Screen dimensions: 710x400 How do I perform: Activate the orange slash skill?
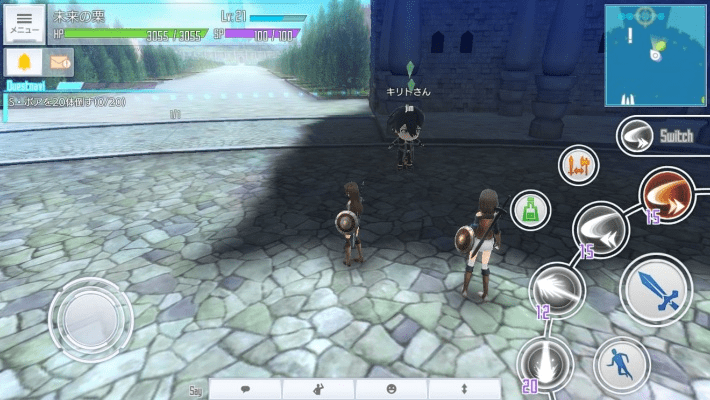pyautogui.click(x=667, y=195)
